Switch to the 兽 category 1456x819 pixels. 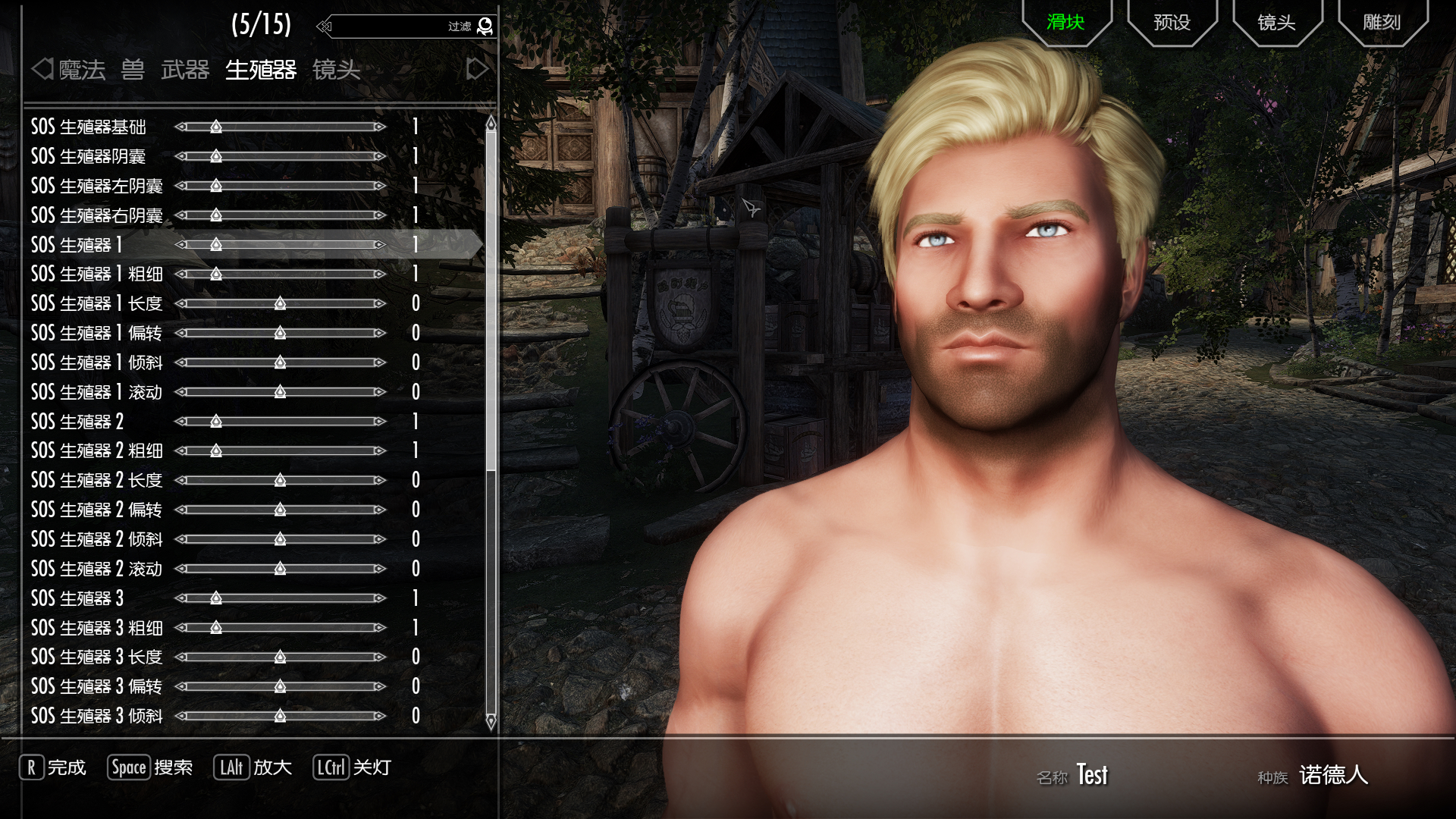point(133,70)
